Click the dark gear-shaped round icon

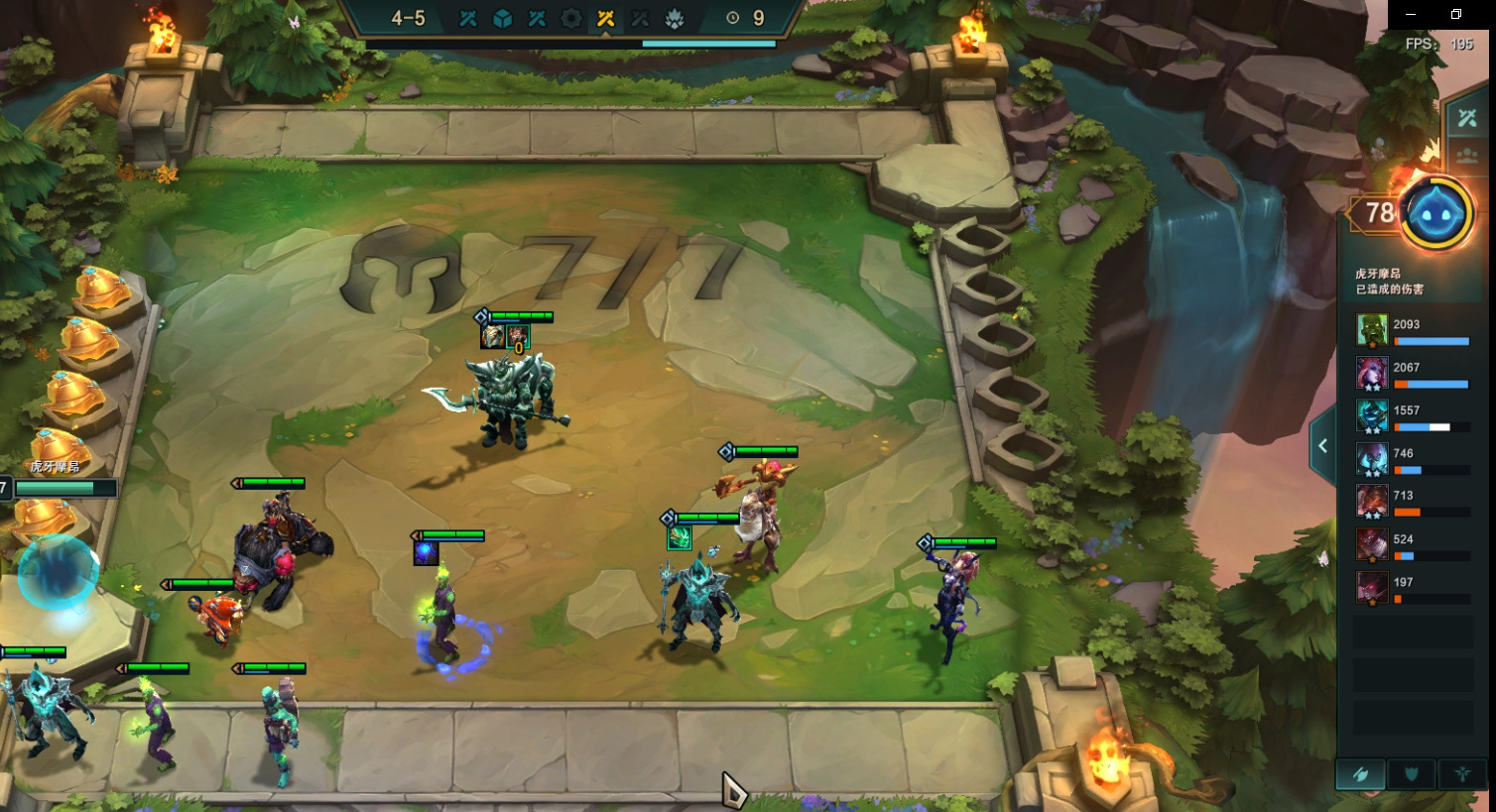(x=571, y=18)
